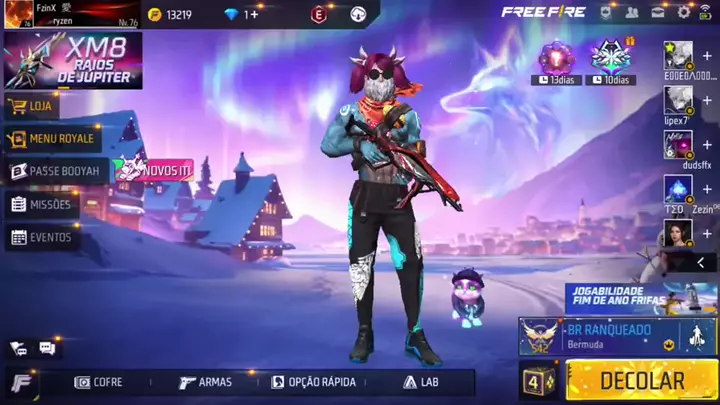Invite lipex7 using the plus button
Screen dimensions: 720x405
pos(707,99)
